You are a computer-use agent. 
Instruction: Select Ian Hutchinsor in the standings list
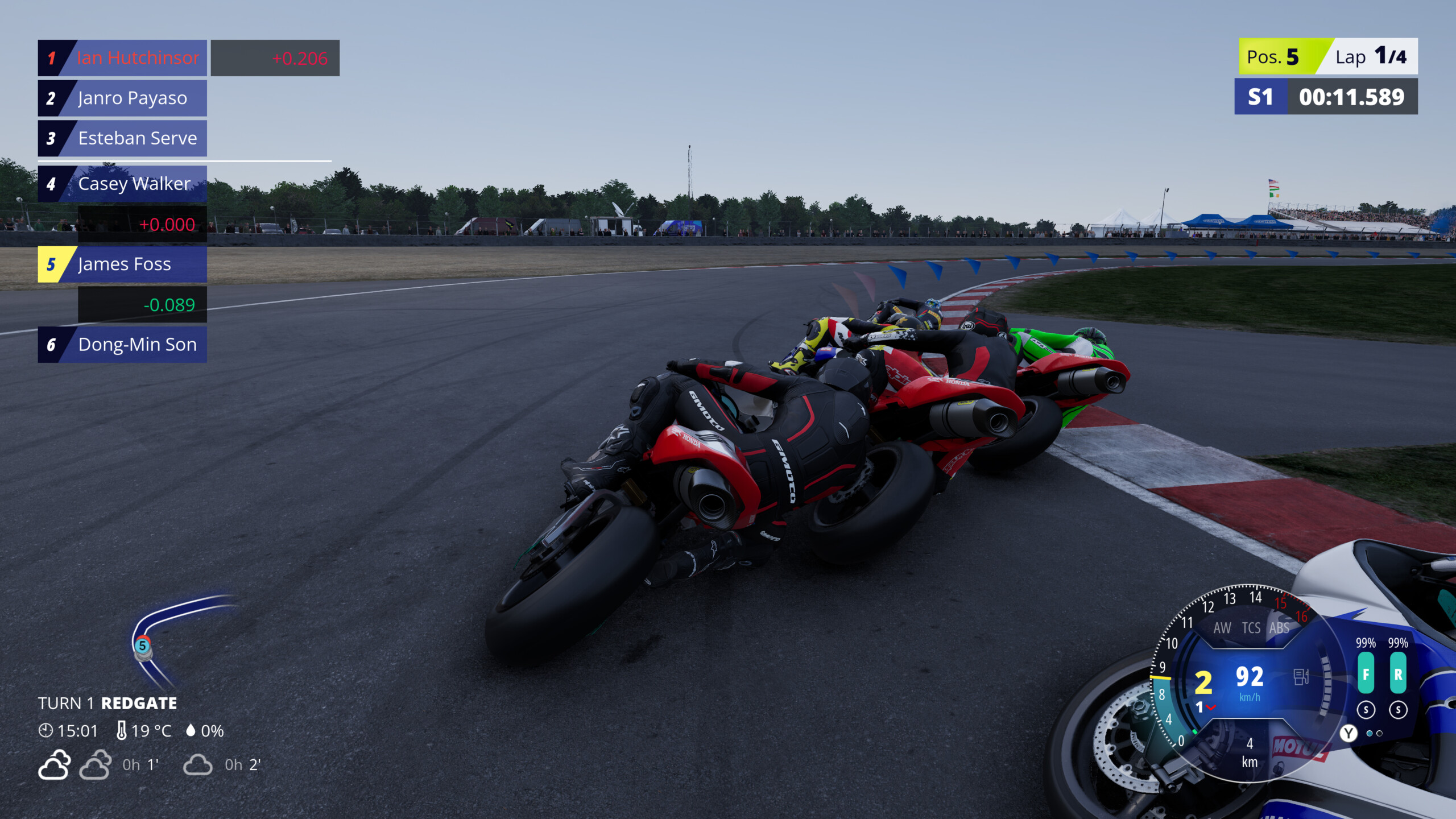[x=135, y=57]
